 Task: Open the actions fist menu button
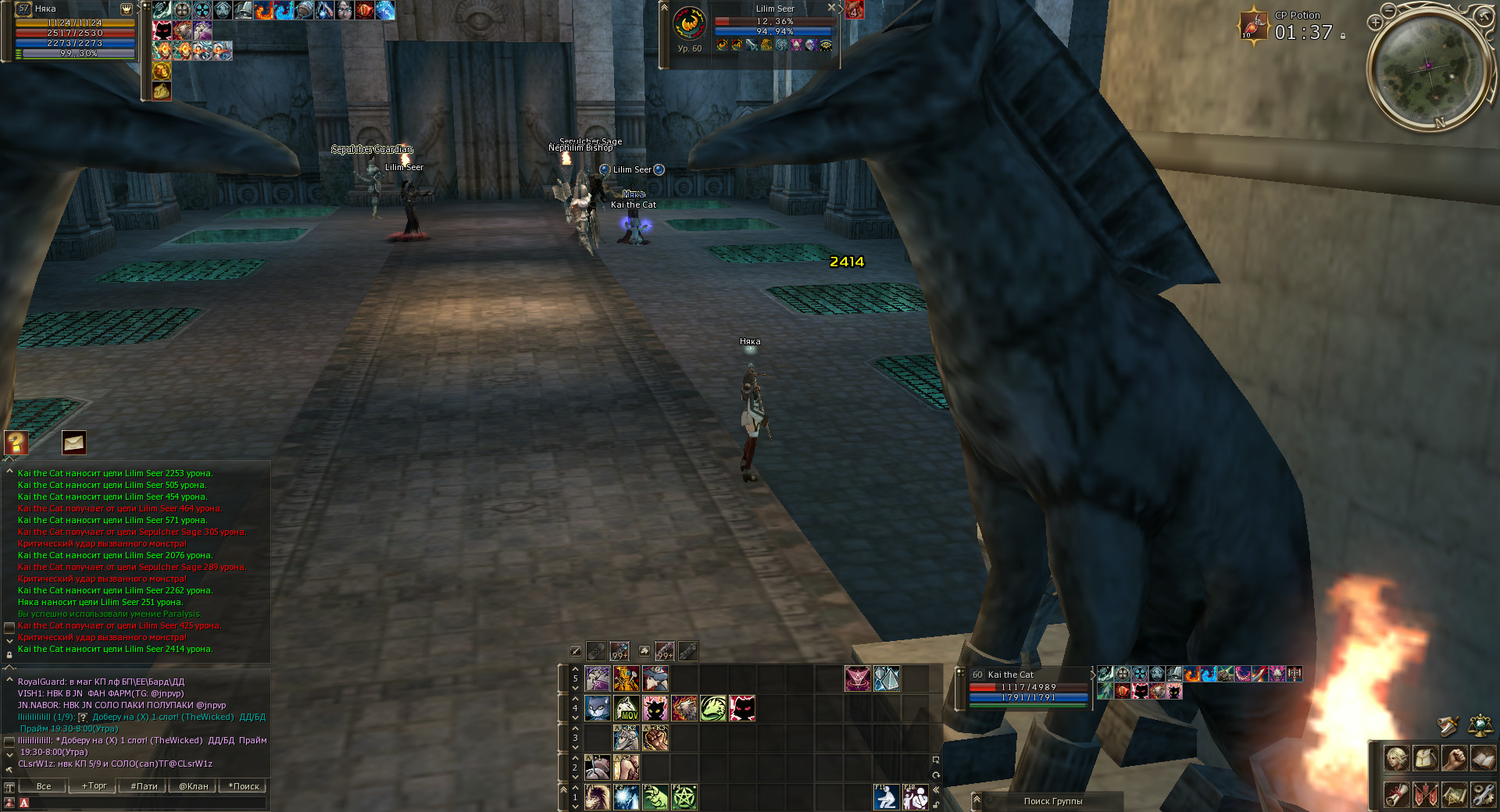coord(1454,757)
